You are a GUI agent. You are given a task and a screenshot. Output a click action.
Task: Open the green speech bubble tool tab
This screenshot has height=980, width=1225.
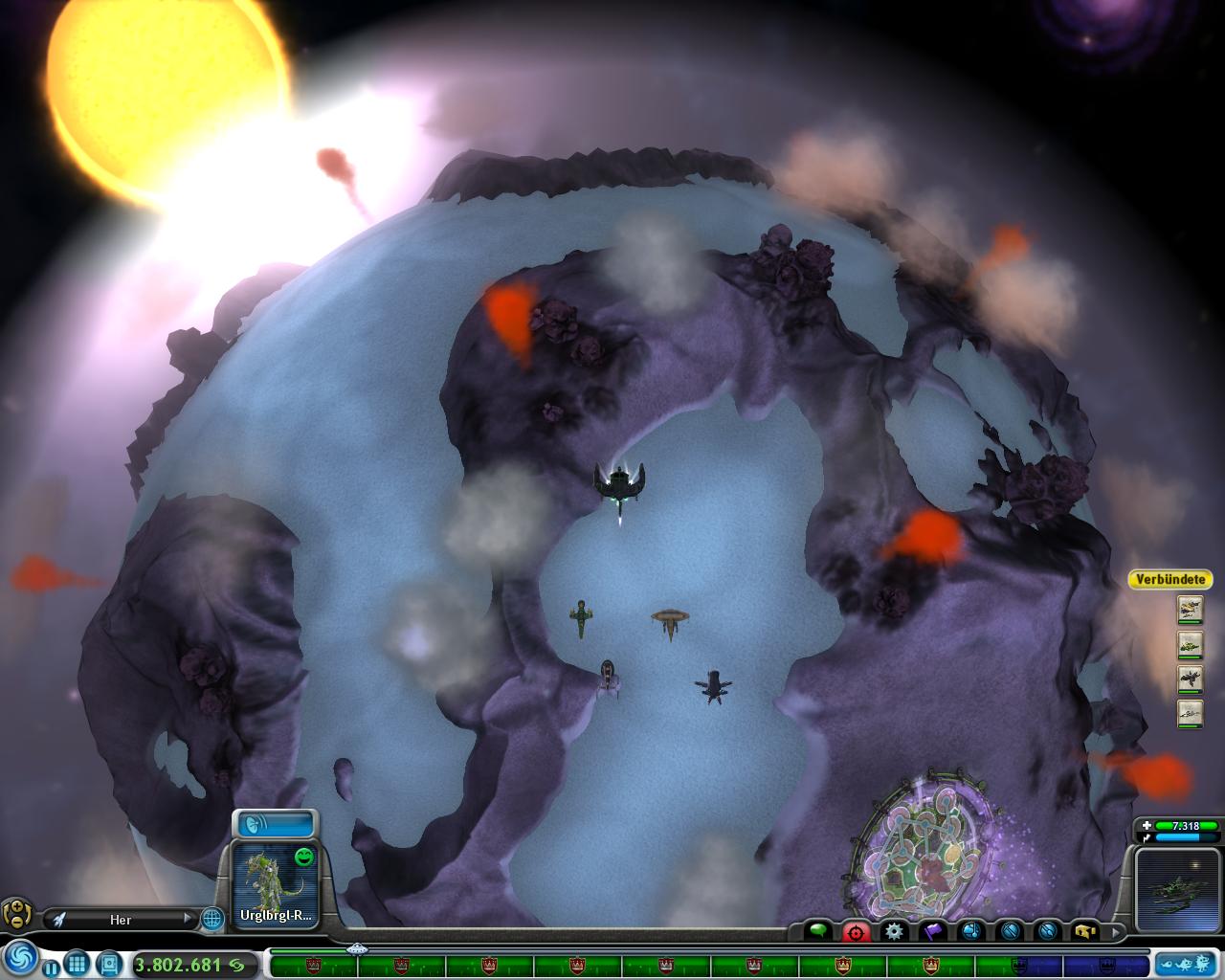818,929
